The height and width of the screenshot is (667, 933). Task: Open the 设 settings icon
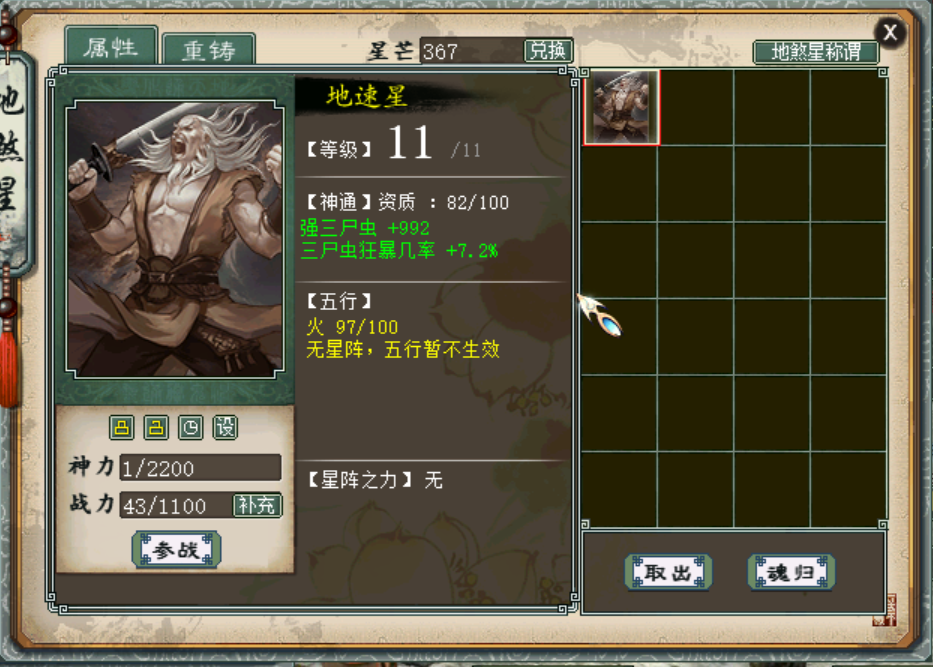[x=226, y=428]
